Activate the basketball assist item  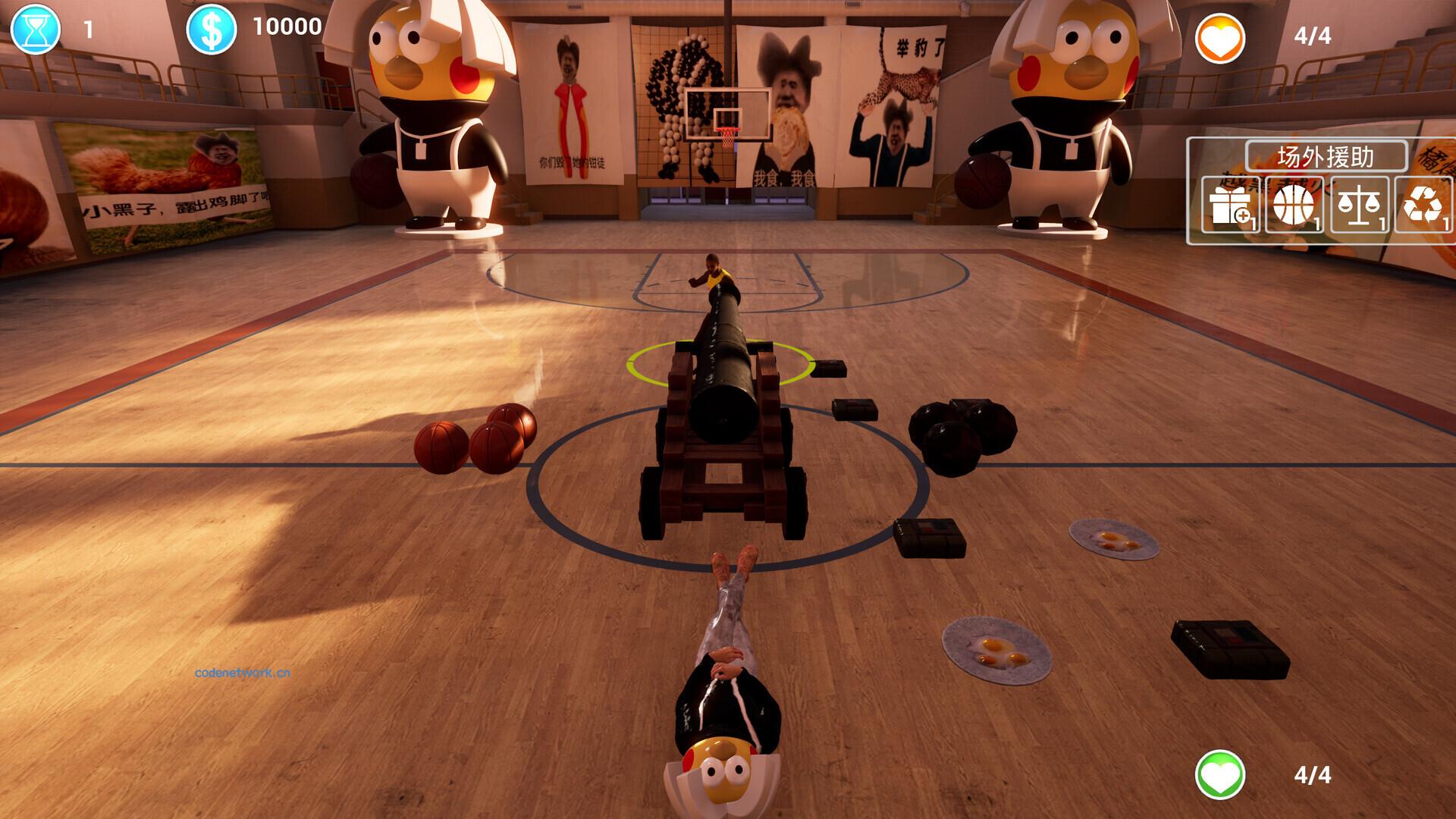click(x=1294, y=205)
